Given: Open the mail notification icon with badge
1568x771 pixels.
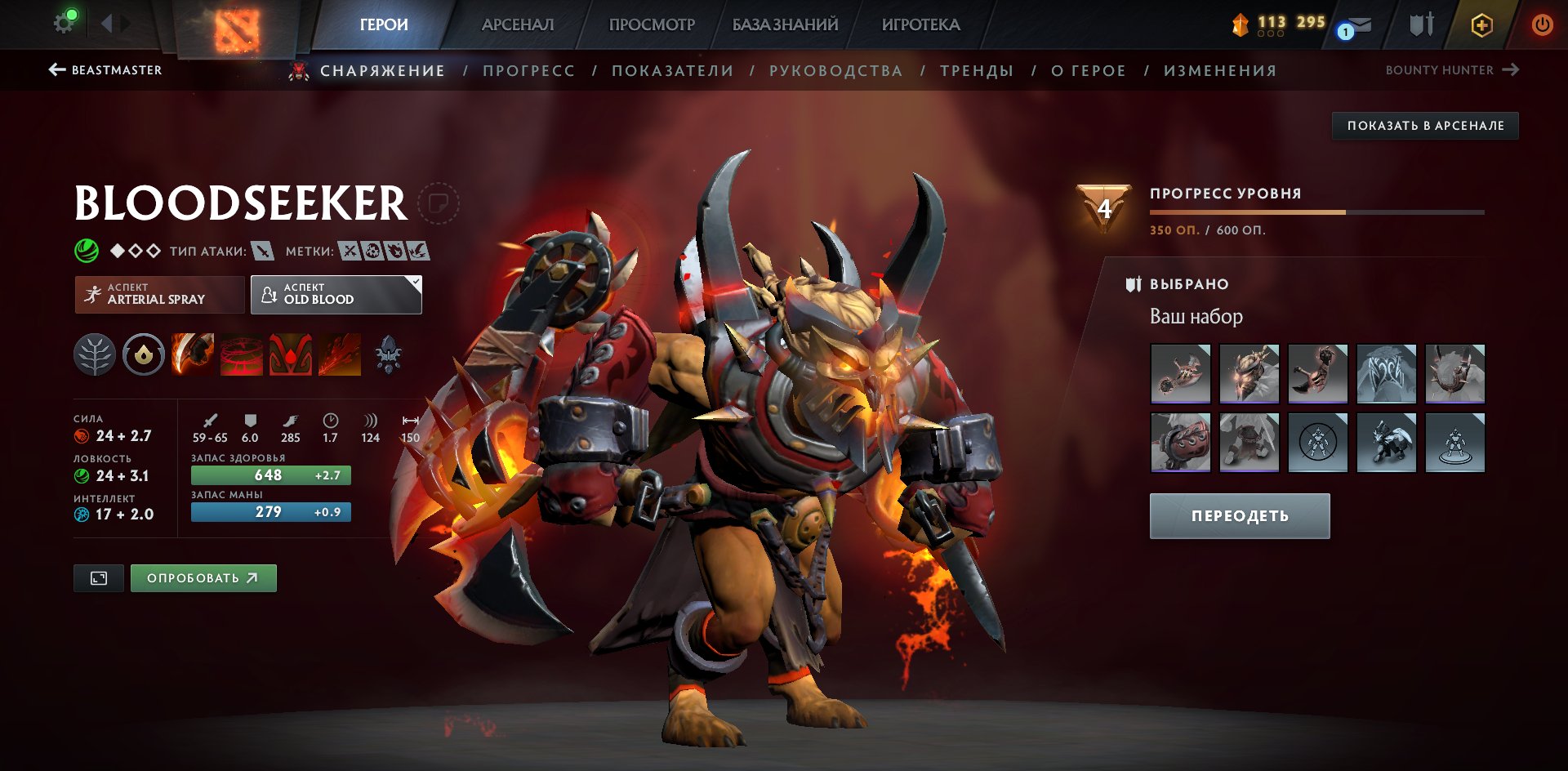Looking at the screenshot, I should coord(1352,25).
